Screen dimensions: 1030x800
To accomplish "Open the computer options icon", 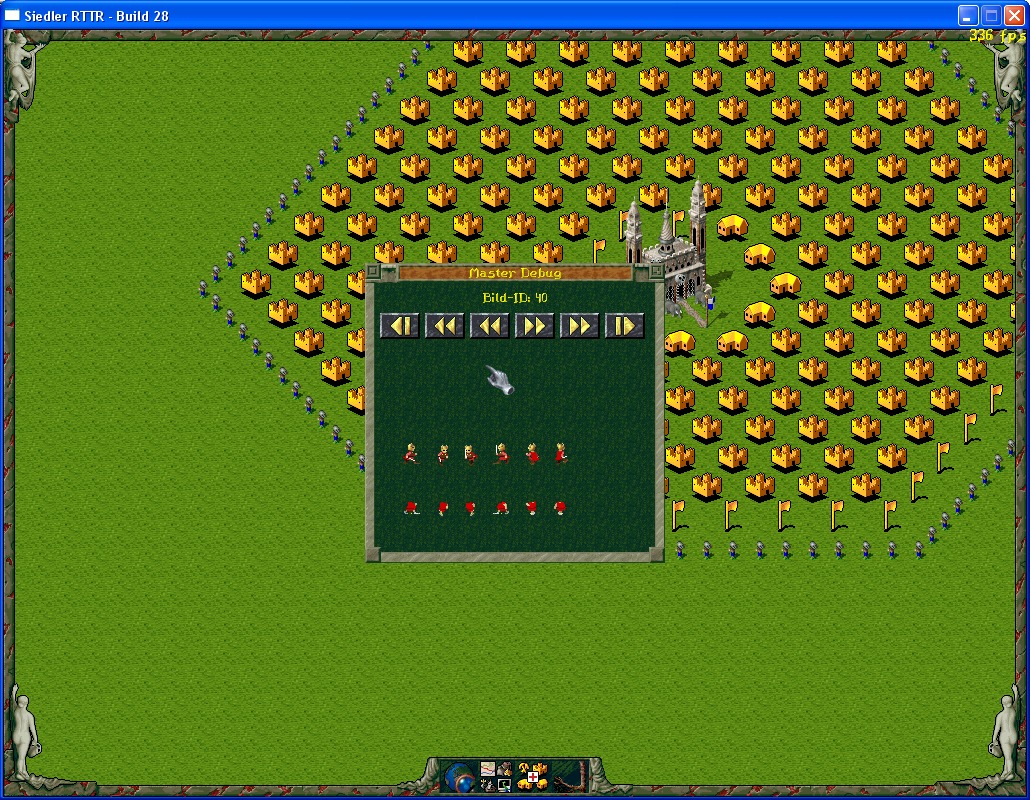I will coord(504,785).
